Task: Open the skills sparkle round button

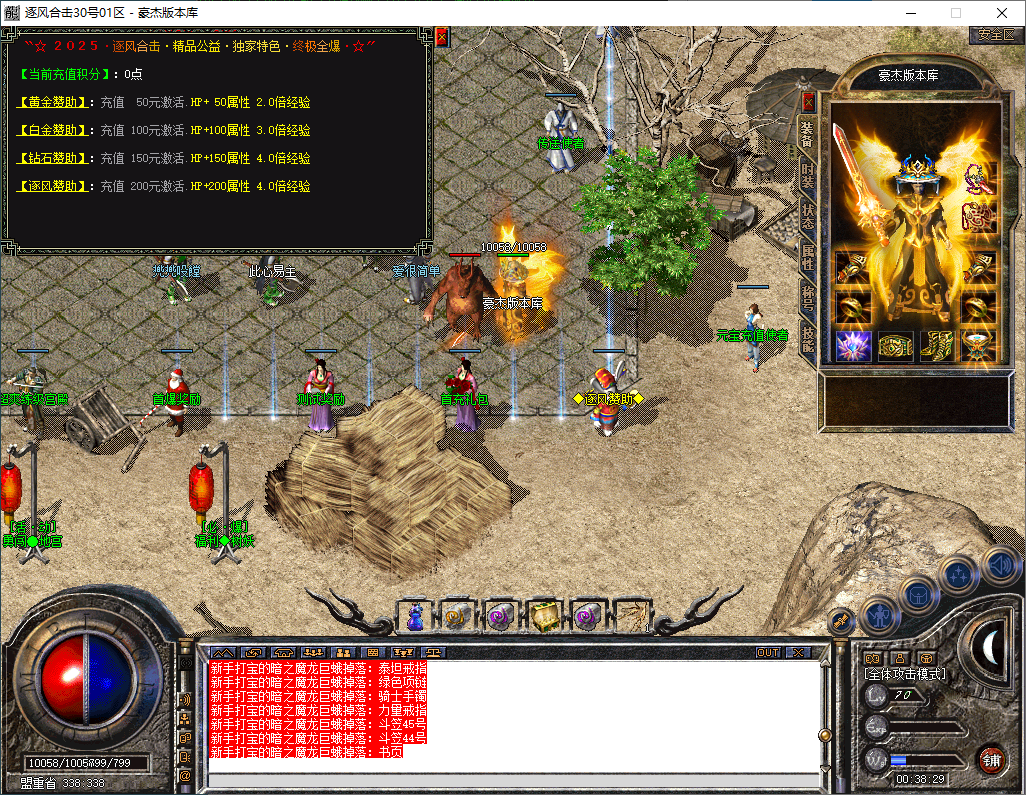Action: pyautogui.click(x=959, y=575)
